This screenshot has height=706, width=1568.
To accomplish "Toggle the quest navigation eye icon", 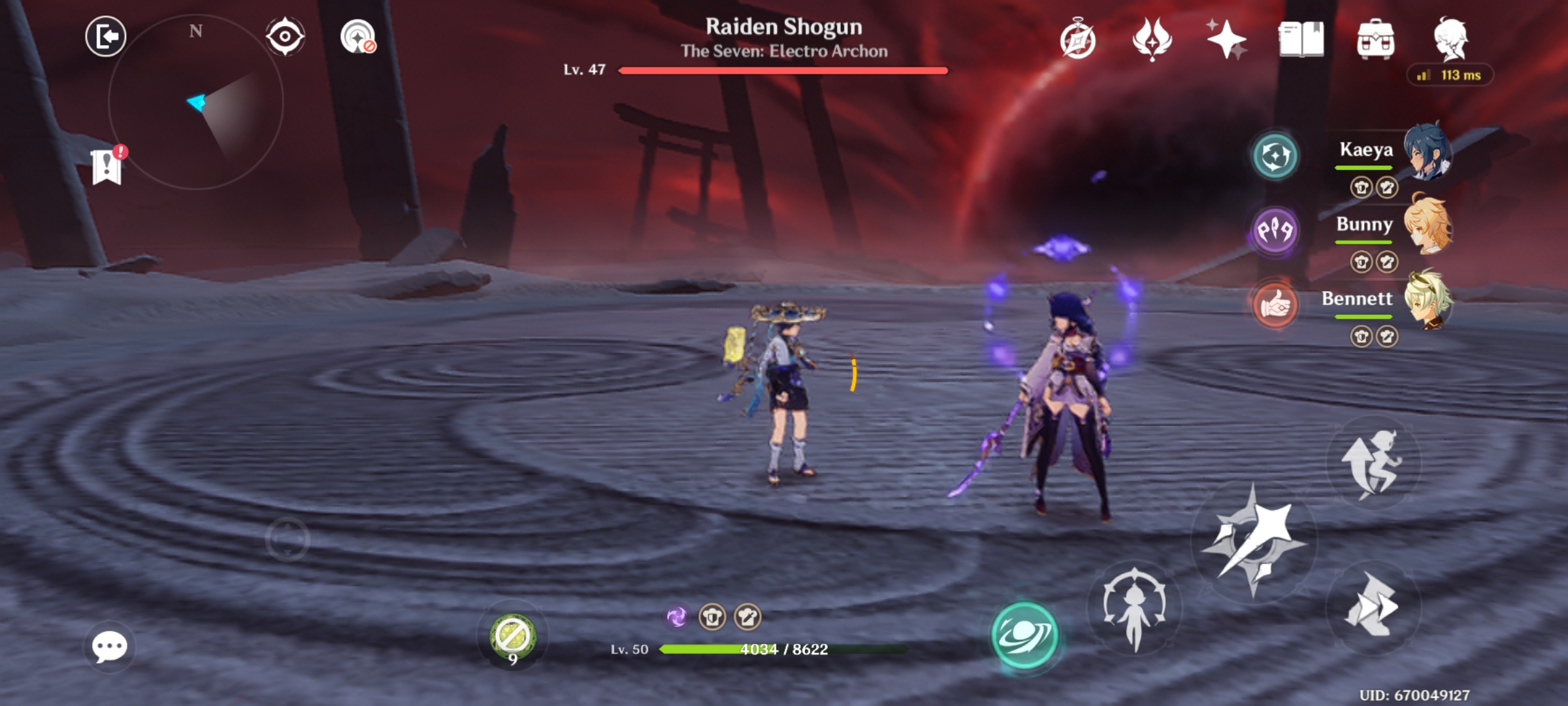I will click(286, 37).
